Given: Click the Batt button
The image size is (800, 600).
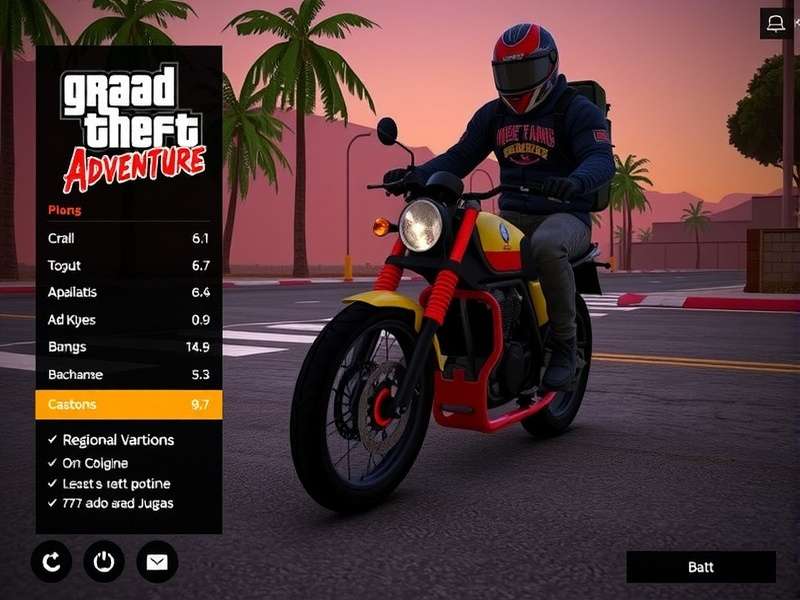Looking at the screenshot, I should pos(701,567).
